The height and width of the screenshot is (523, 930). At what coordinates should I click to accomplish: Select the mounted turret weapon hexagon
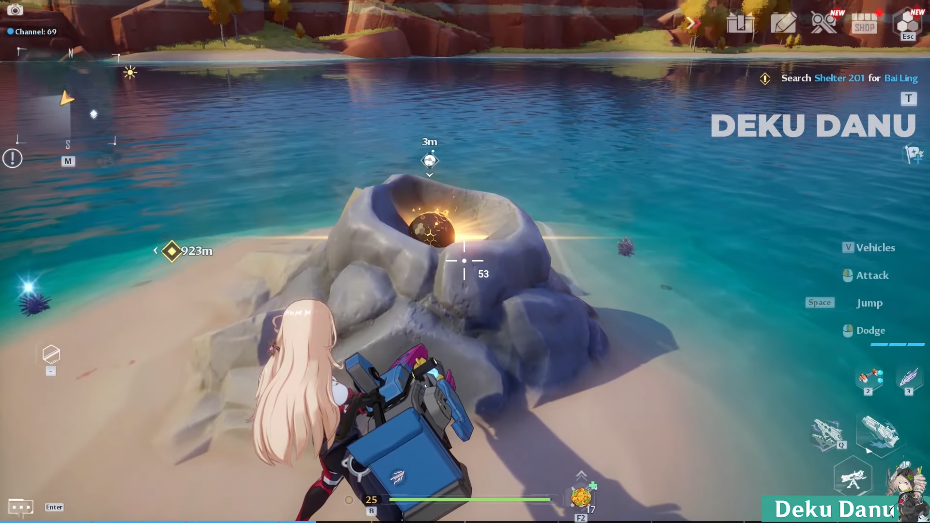pos(853,479)
